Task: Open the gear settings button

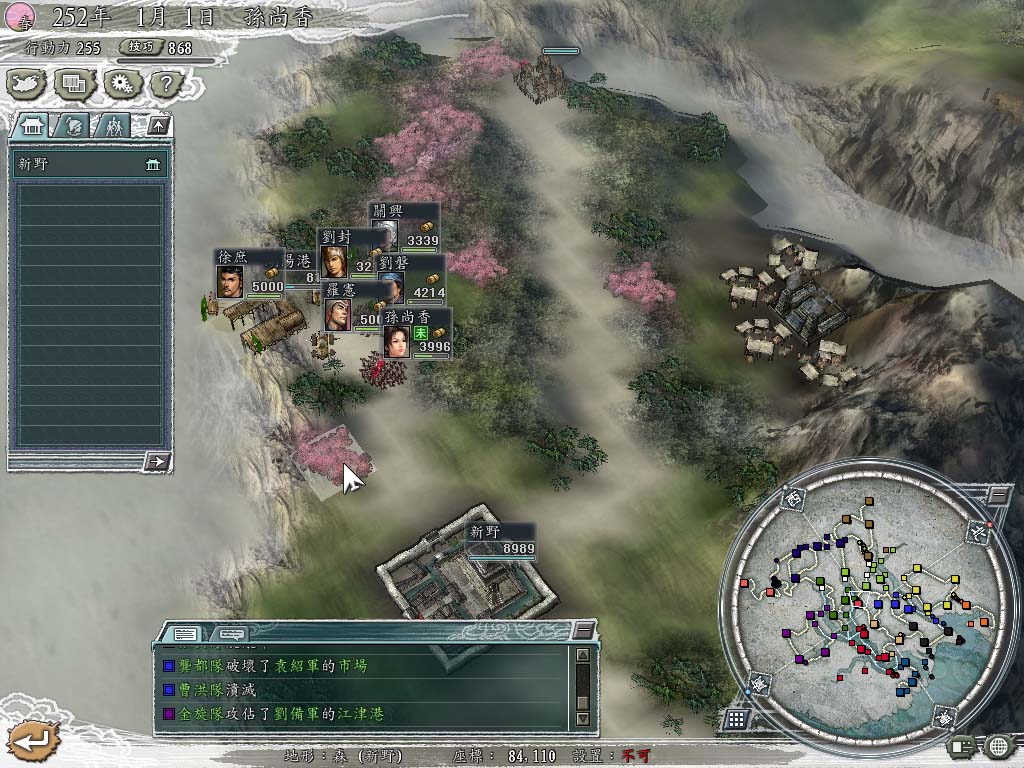Action: (122, 84)
